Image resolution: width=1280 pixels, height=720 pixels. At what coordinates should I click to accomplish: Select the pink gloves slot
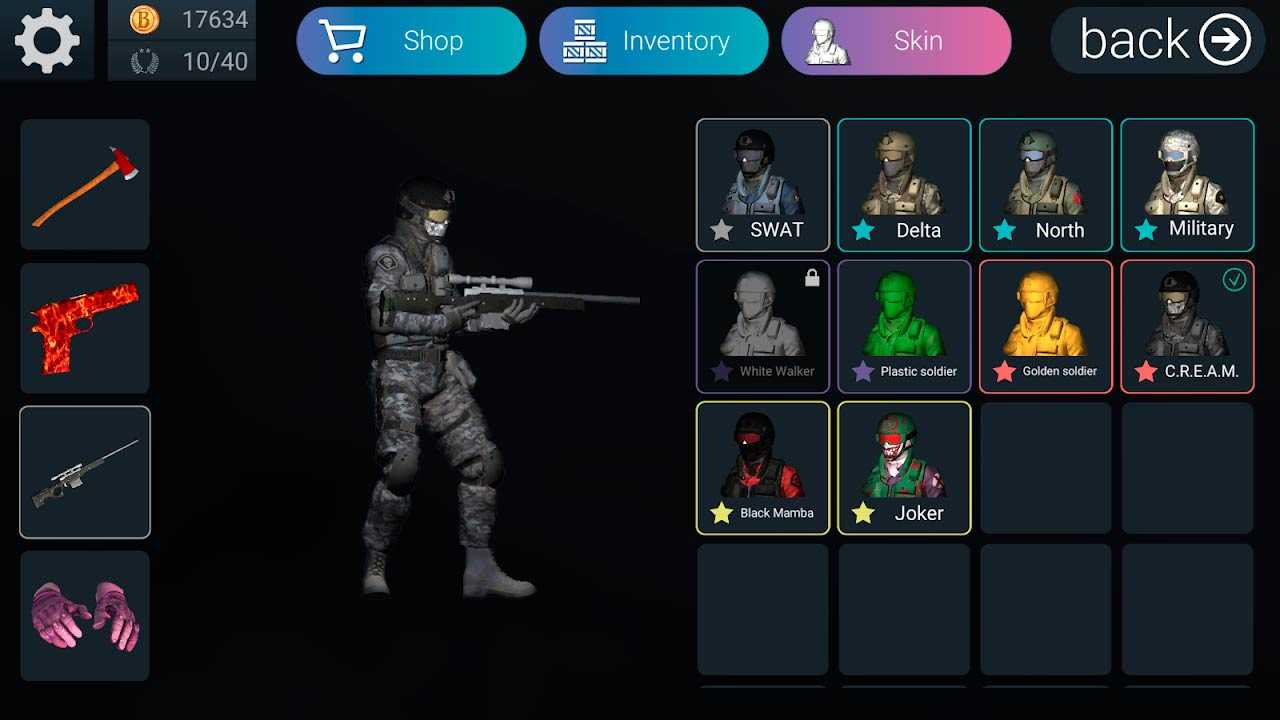click(x=85, y=615)
